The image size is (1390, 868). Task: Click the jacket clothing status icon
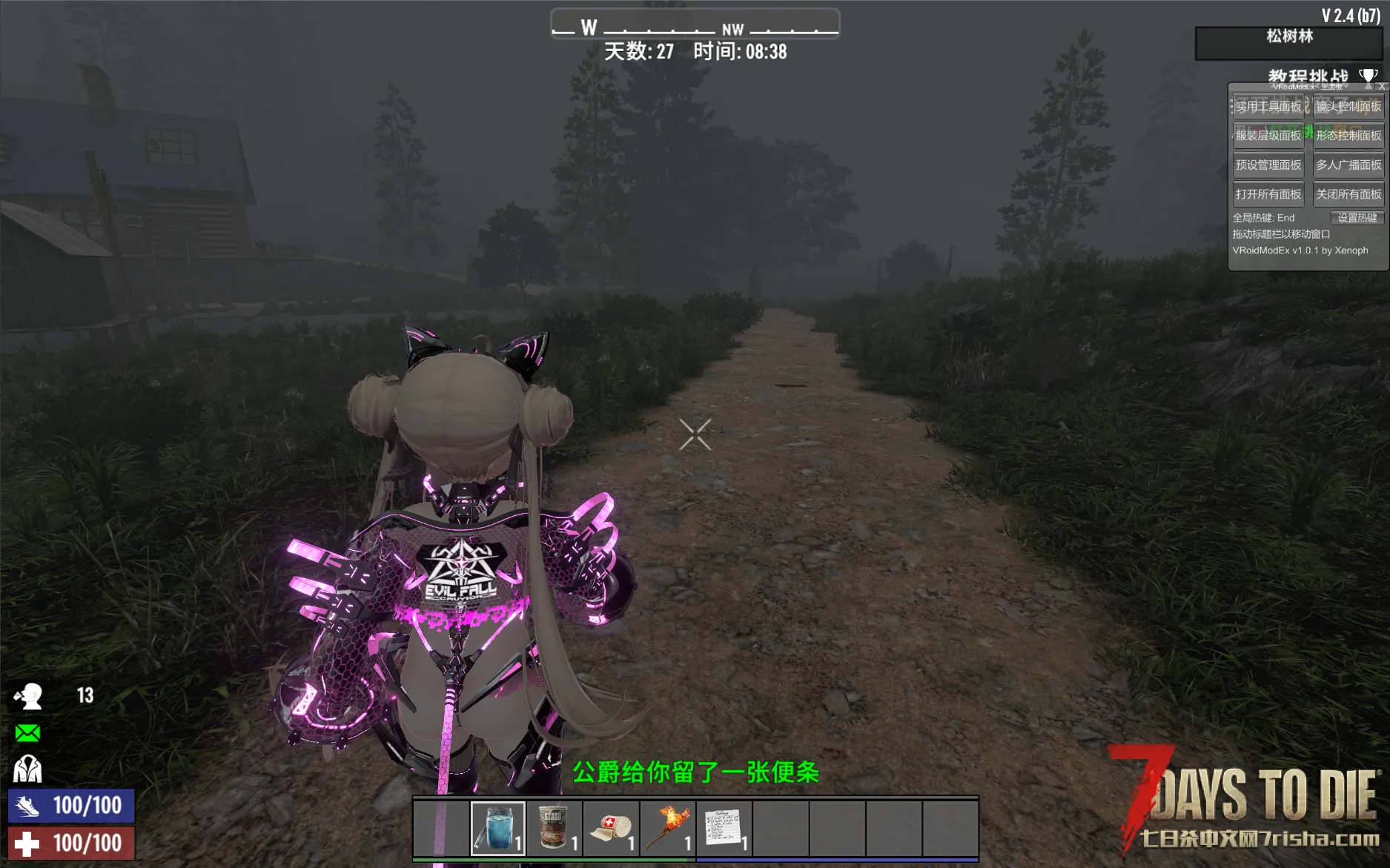pos(27,769)
